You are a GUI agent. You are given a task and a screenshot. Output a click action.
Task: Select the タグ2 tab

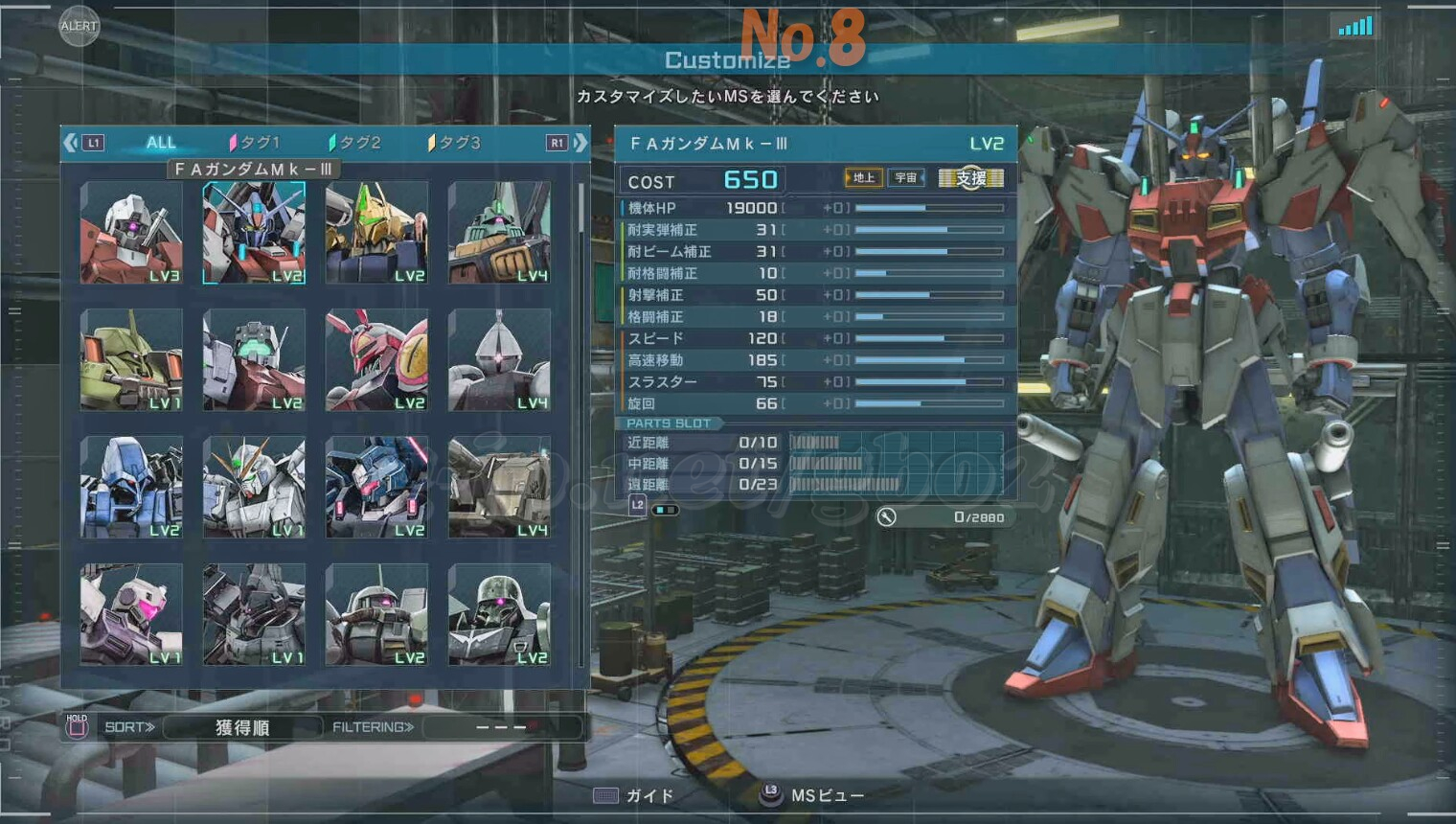pyautogui.click(x=355, y=143)
